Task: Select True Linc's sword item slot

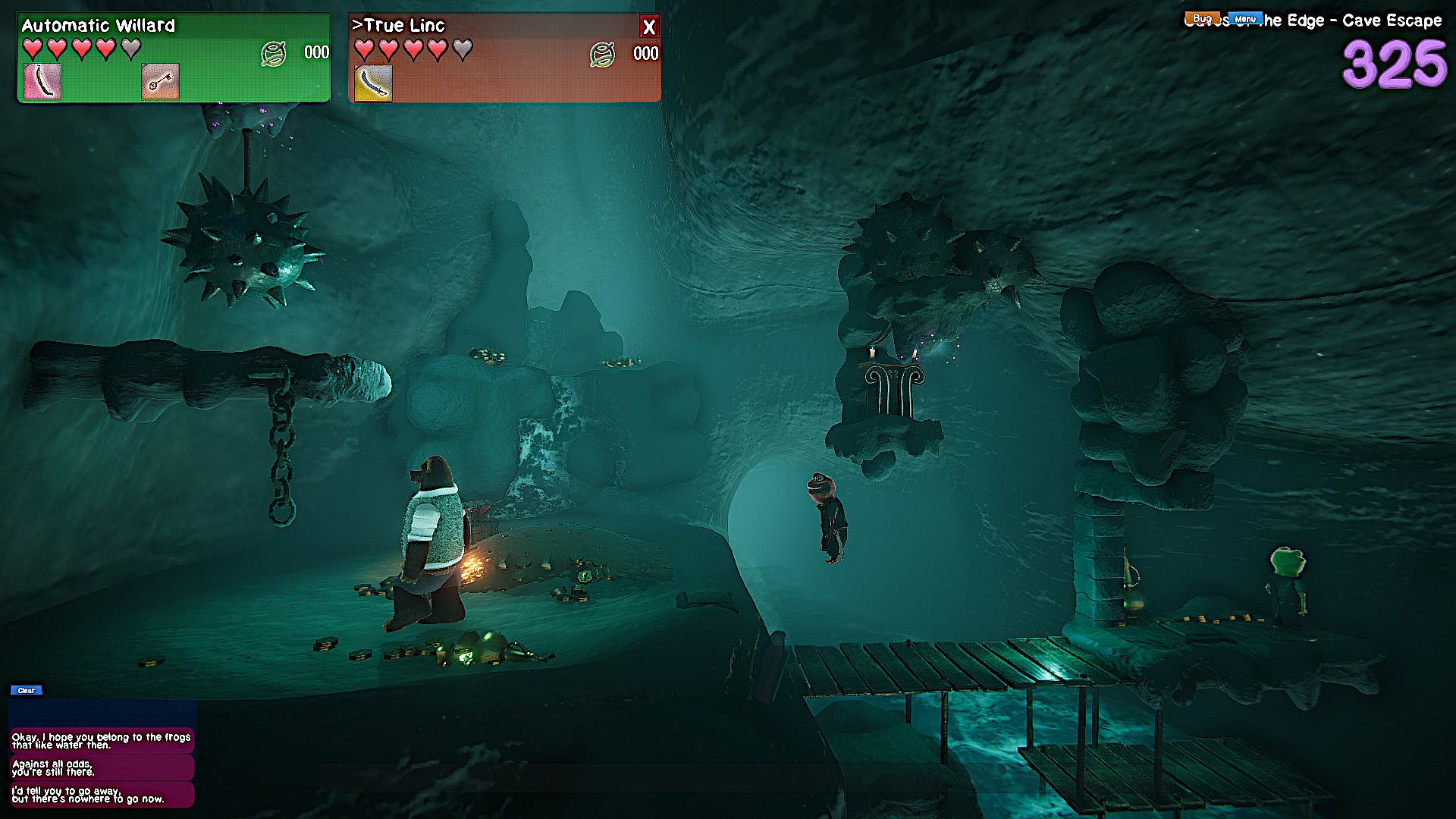Action: click(x=374, y=83)
